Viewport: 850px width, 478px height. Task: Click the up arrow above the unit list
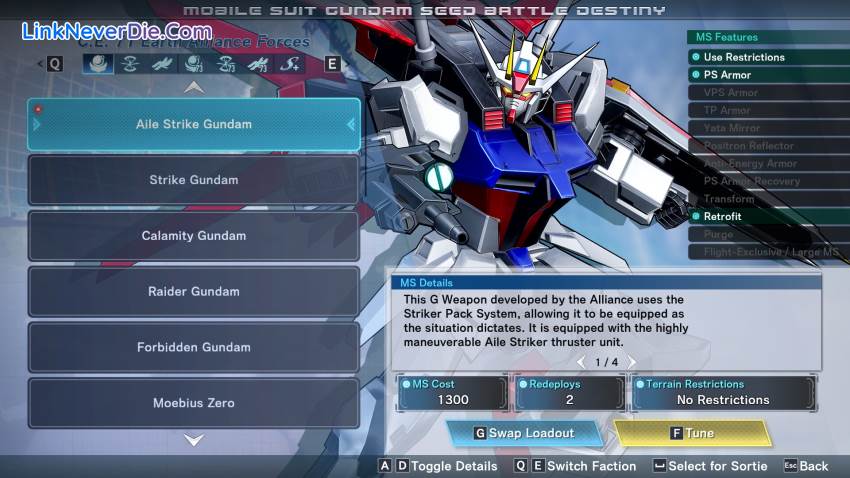pyautogui.click(x=194, y=87)
